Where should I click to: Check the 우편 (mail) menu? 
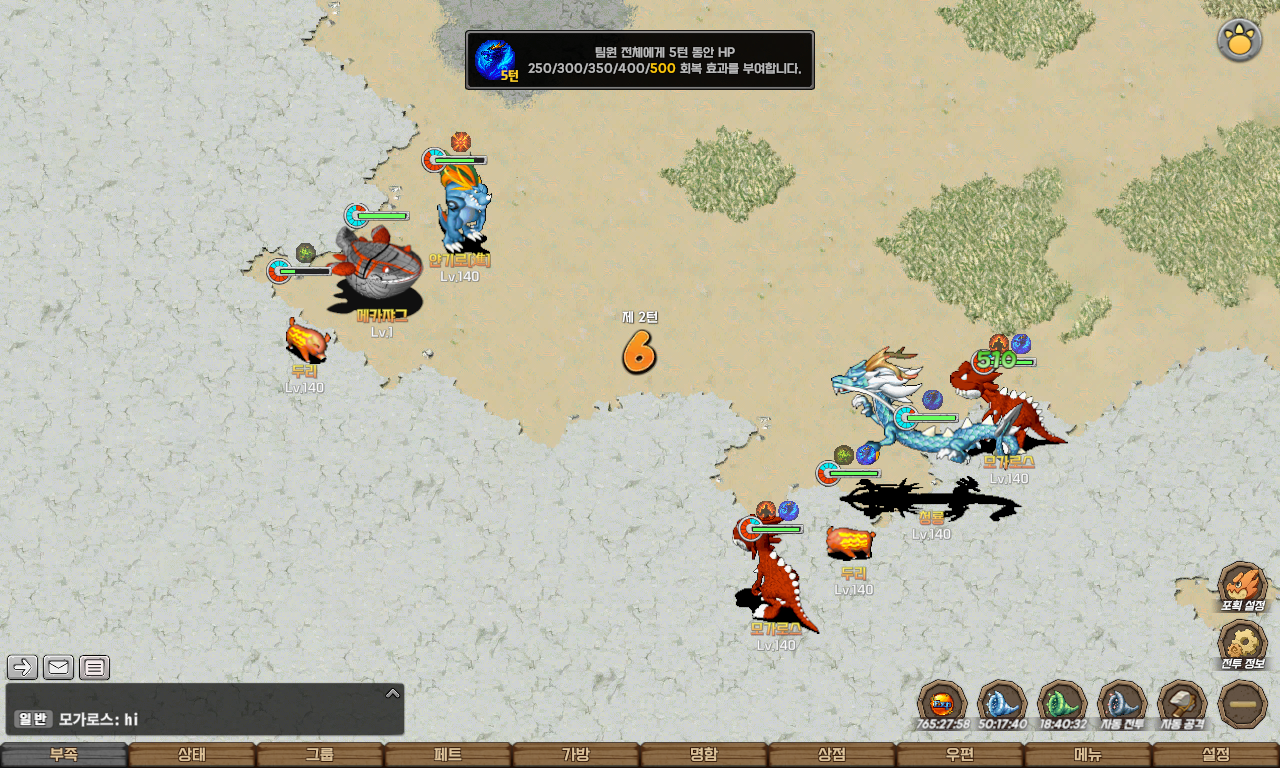(960, 755)
